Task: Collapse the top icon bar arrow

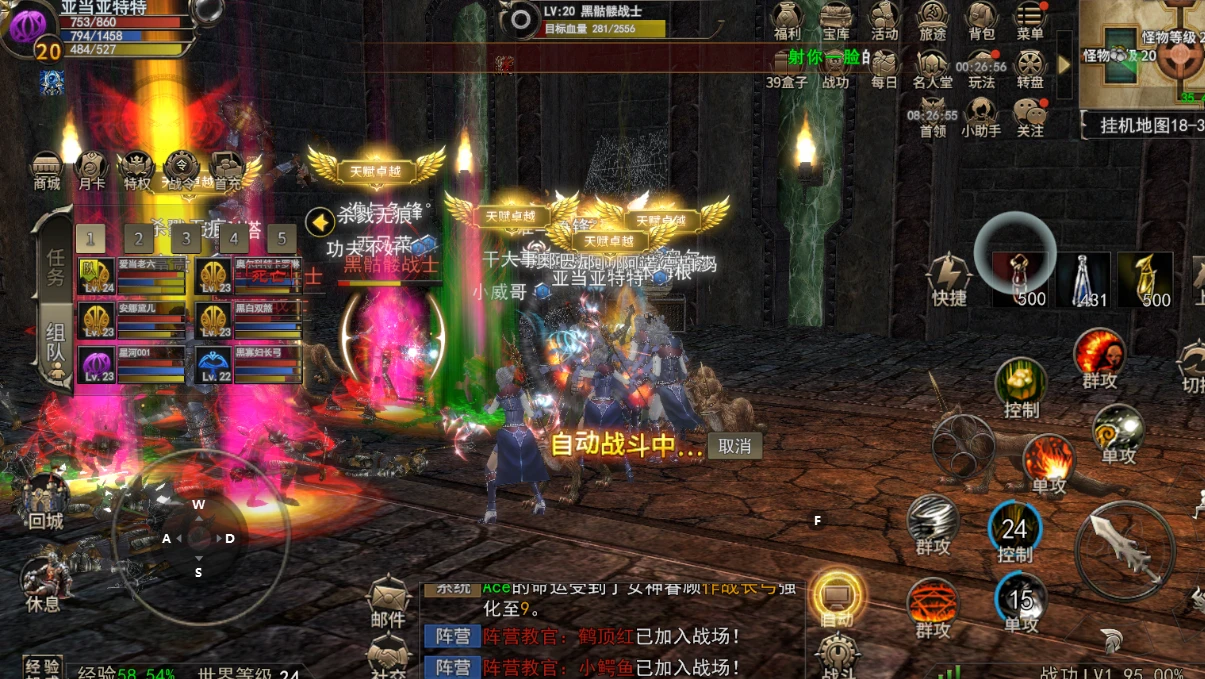Action: (1064, 64)
